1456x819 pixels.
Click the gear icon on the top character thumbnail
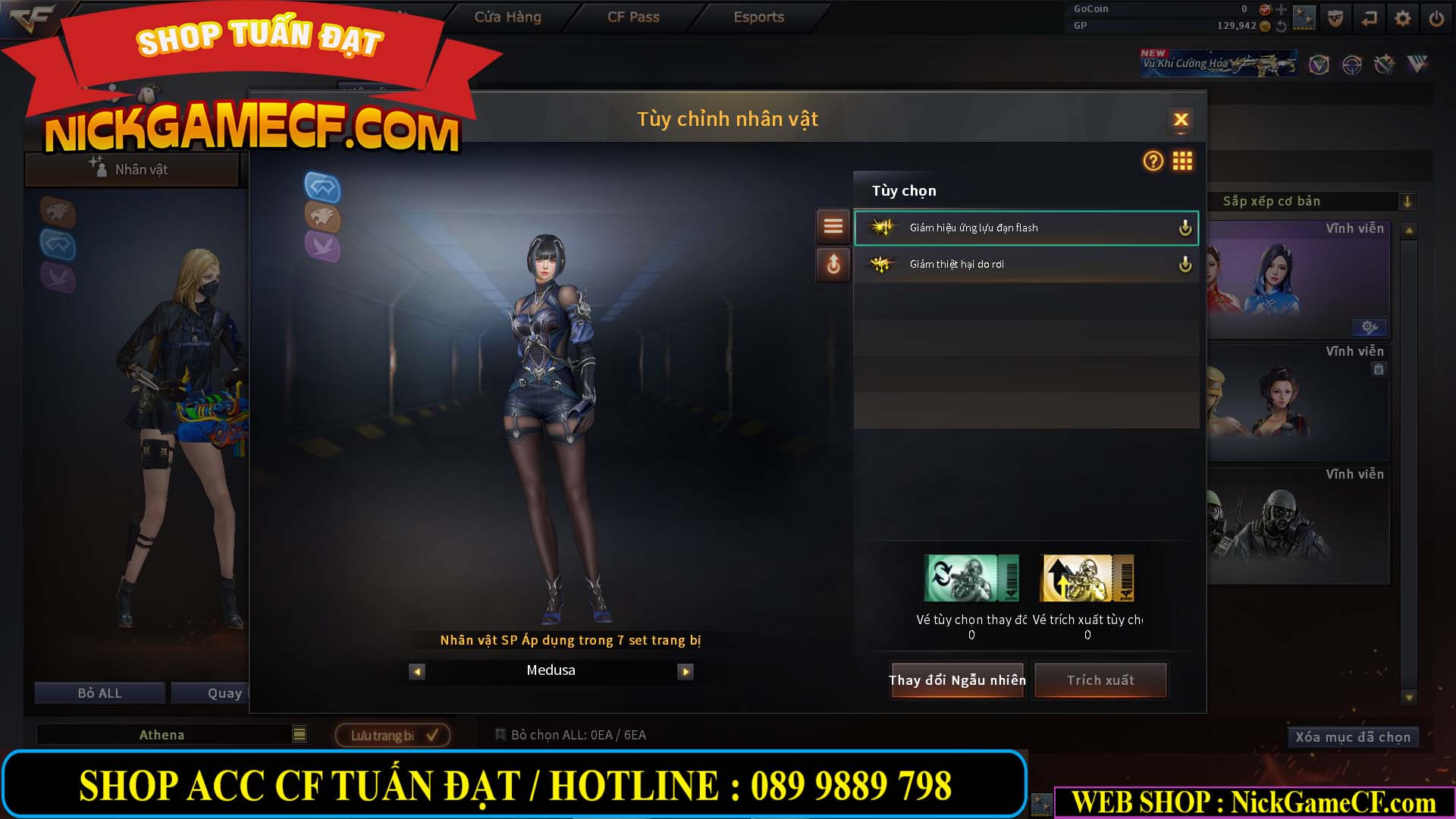1368,327
